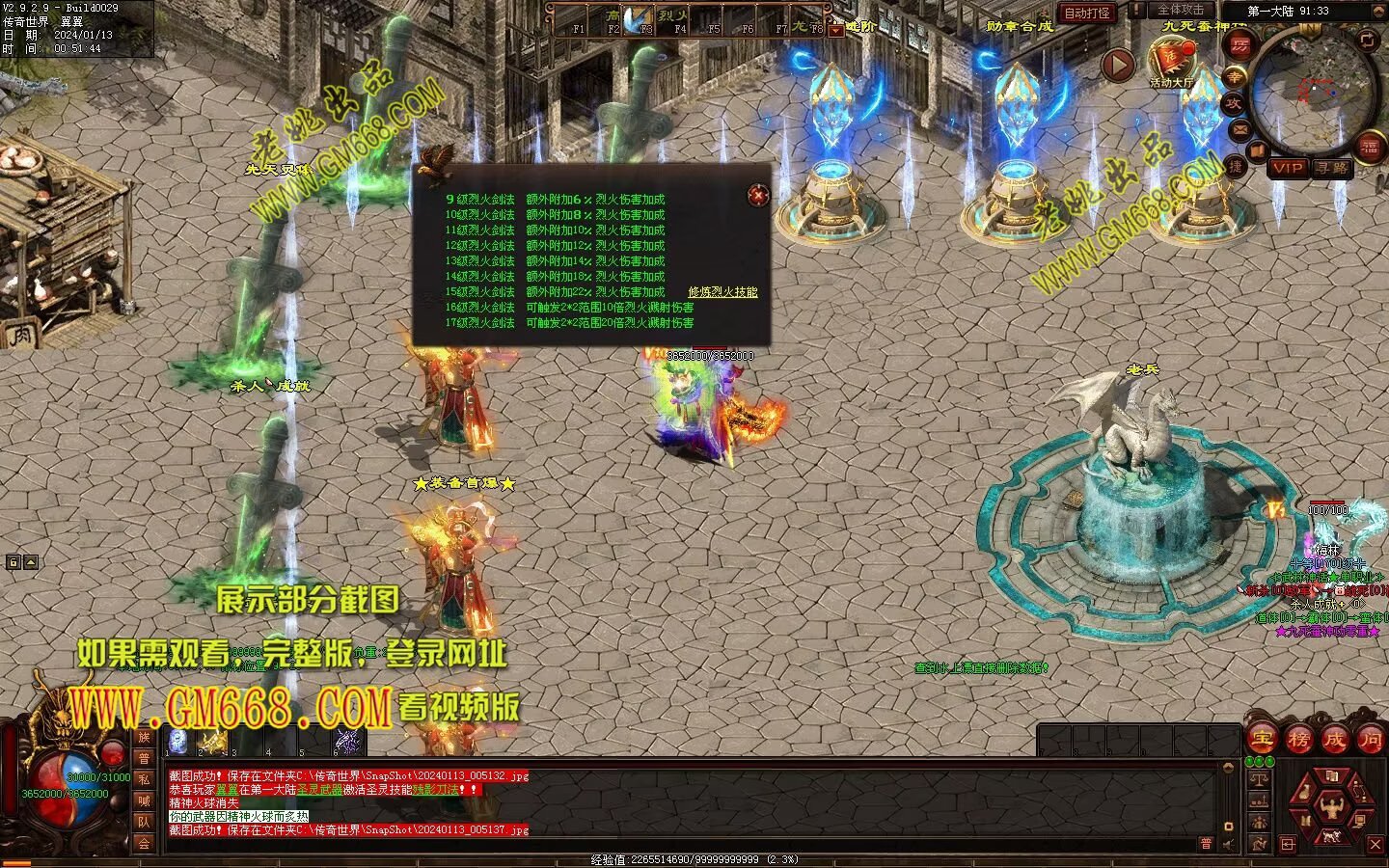This screenshot has width=1389, height=868.
Task: Use hotbar slot 1 skill
Action: click(x=178, y=741)
